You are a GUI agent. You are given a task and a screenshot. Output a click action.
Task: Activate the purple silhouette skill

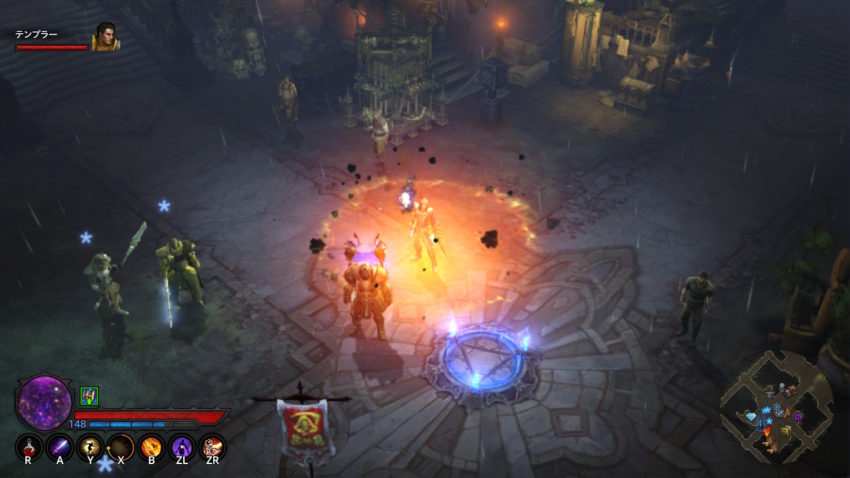[x=182, y=446]
